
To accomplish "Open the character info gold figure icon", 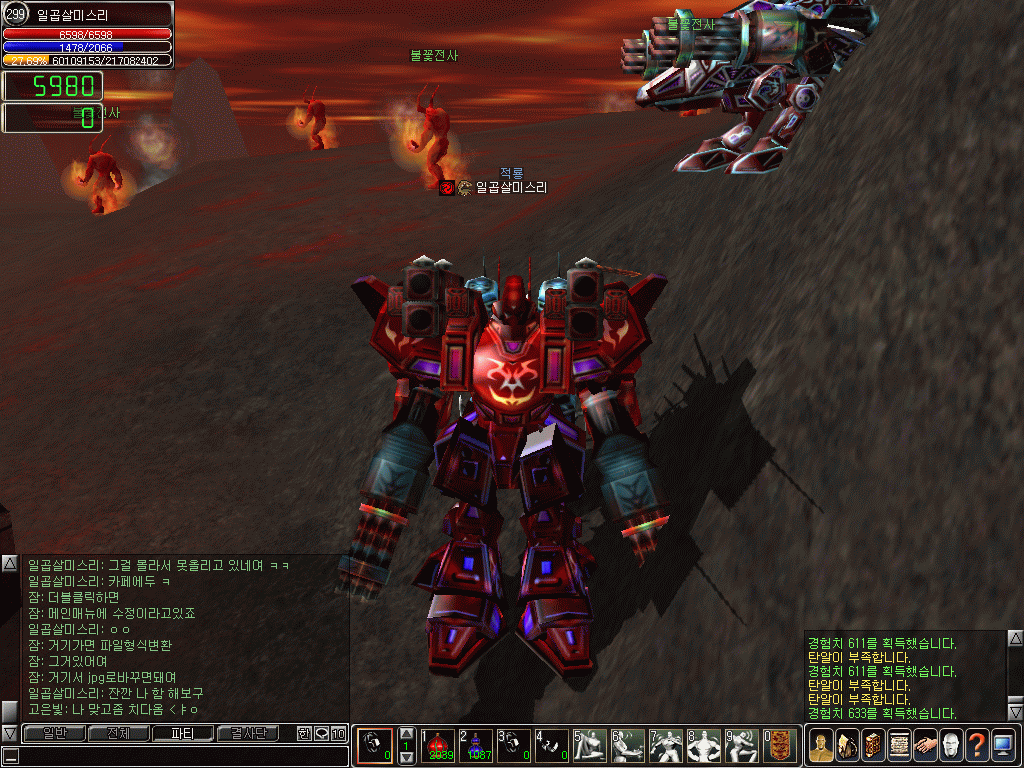I will click(820, 745).
